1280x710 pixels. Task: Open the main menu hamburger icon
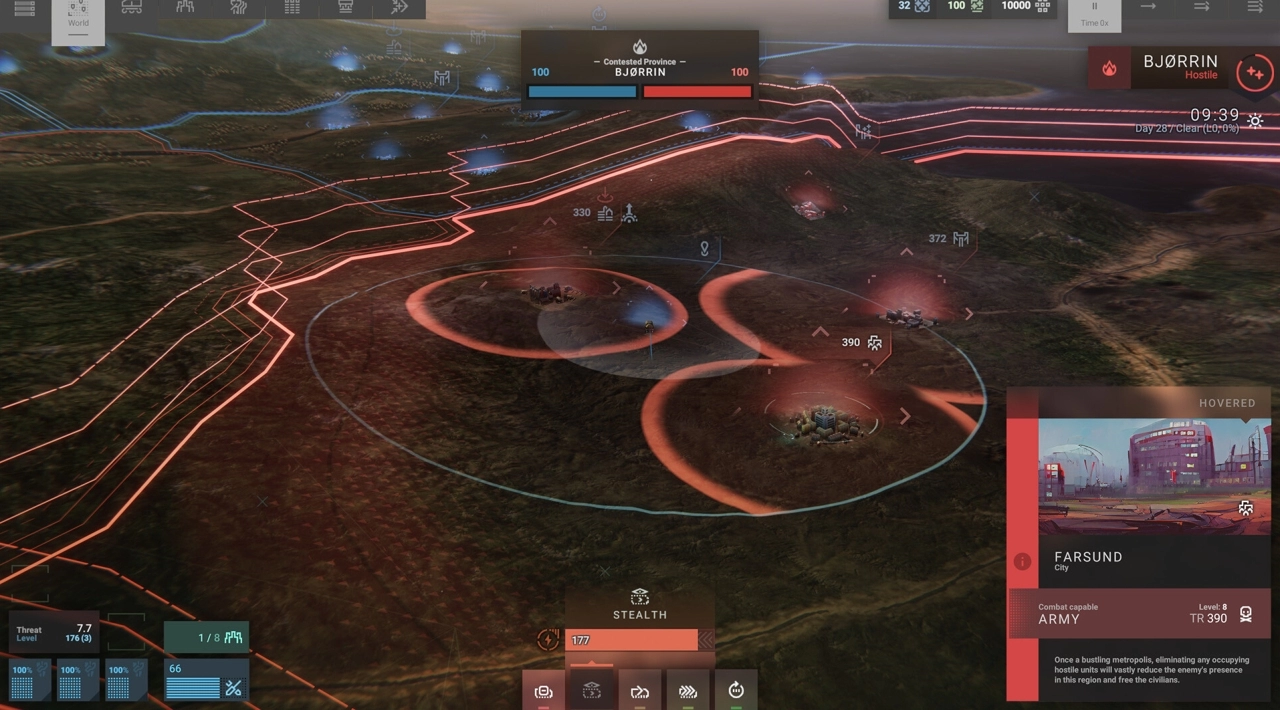(x=24, y=9)
